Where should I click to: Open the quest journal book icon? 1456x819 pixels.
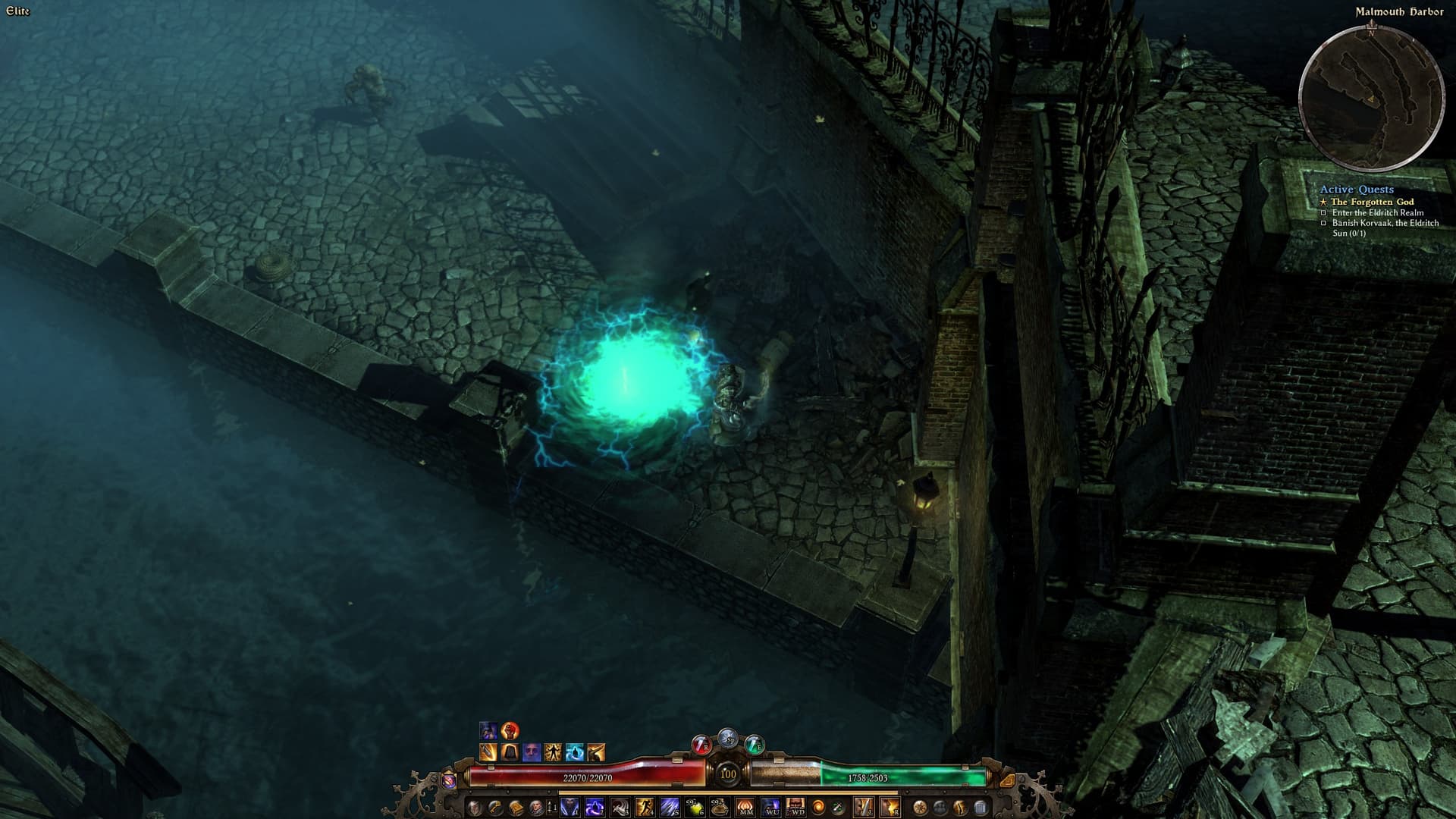[x=516, y=808]
